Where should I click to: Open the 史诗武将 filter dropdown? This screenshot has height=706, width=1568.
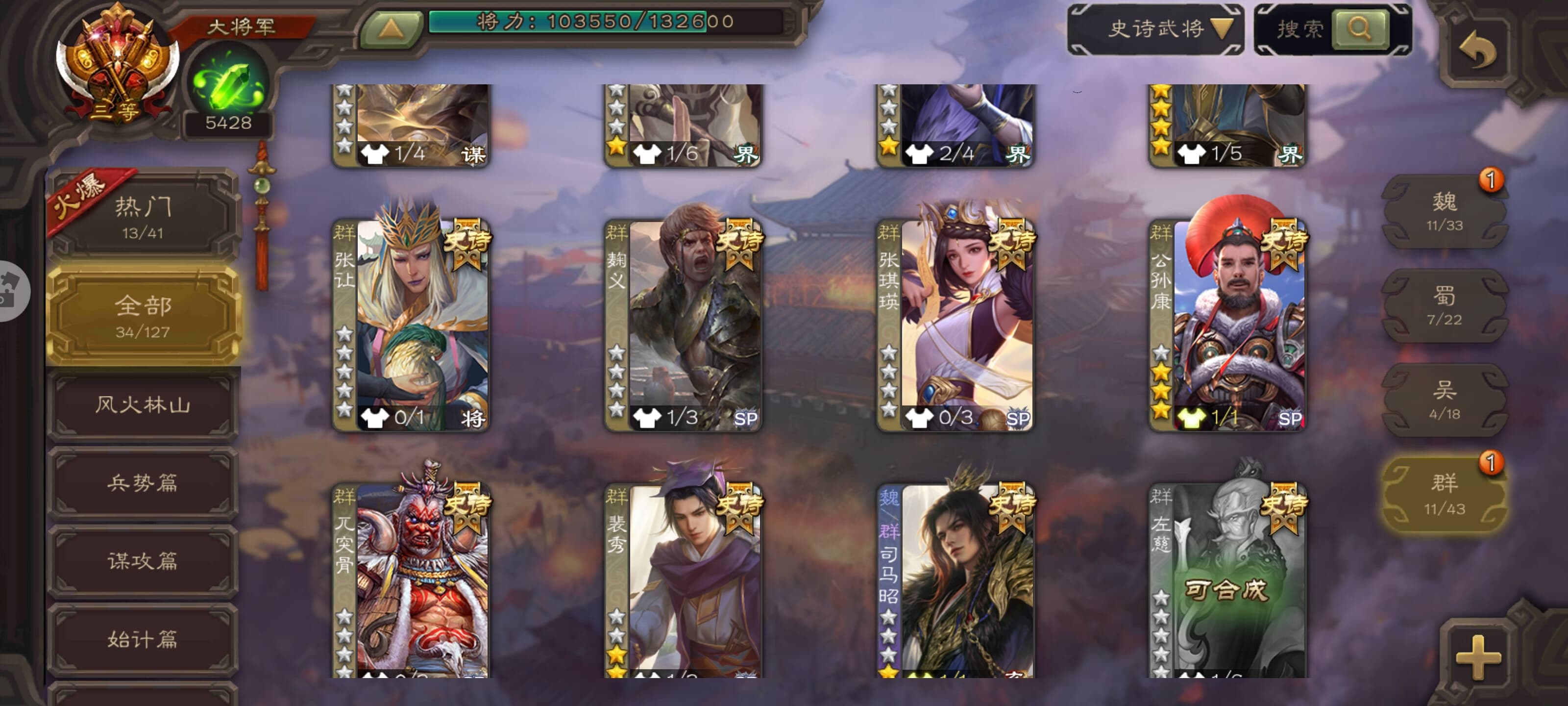[x=1155, y=29]
